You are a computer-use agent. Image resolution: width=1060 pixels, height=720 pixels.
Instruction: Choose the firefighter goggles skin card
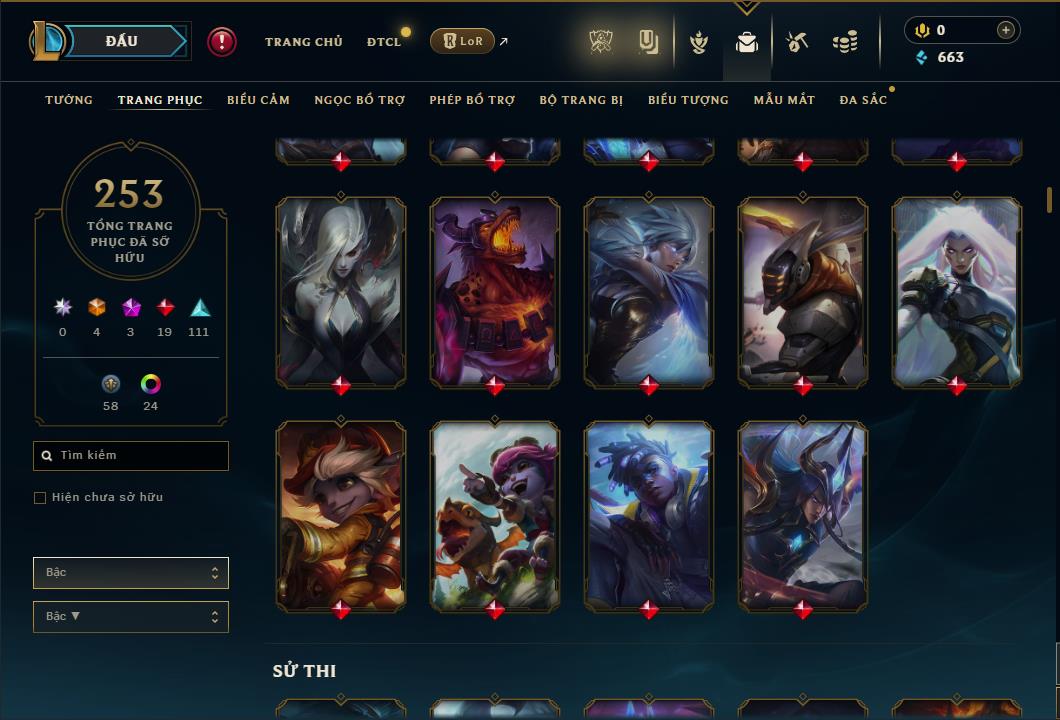click(x=341, y=515)
